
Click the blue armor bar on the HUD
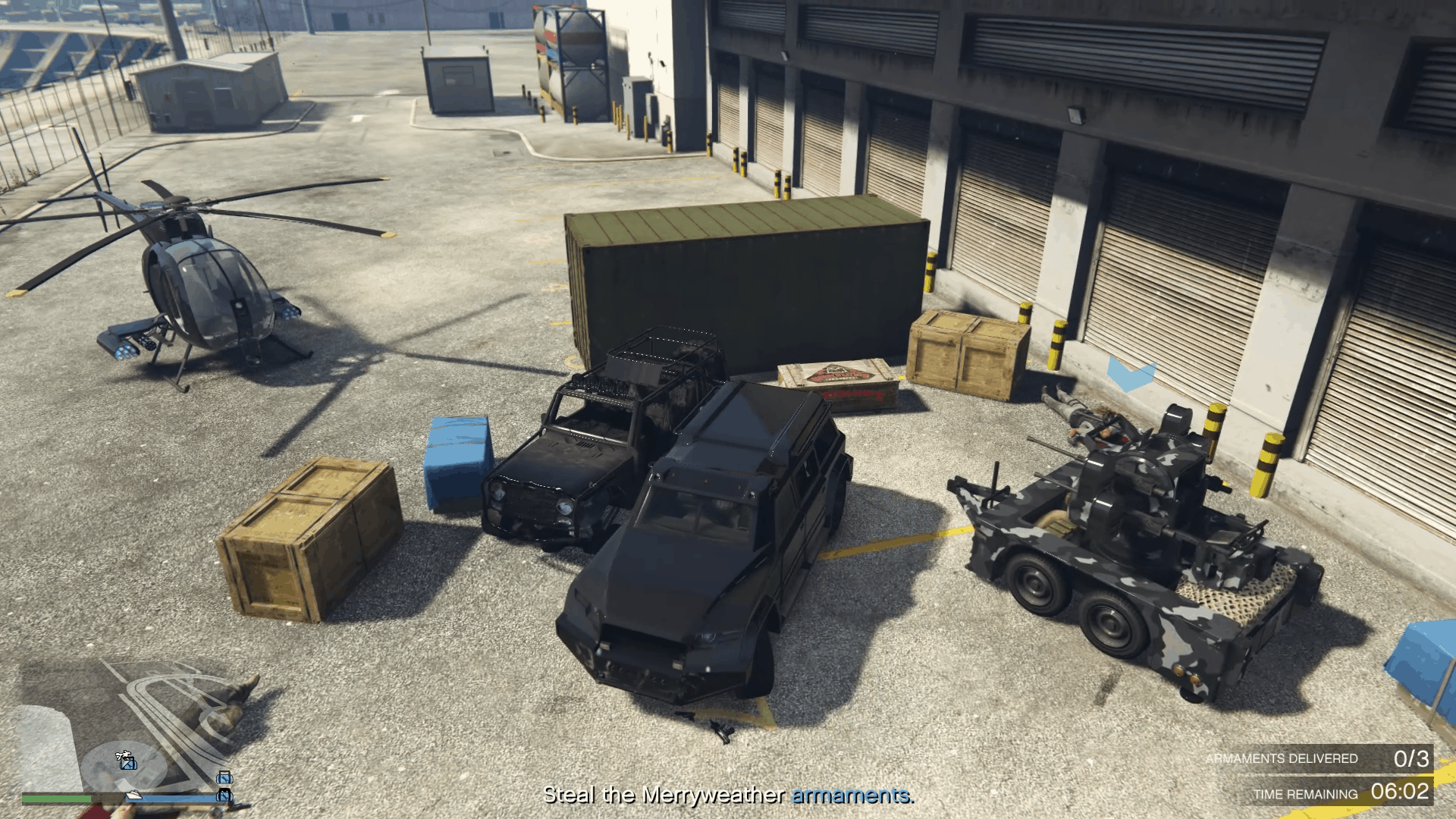click(x=173, y=799)
